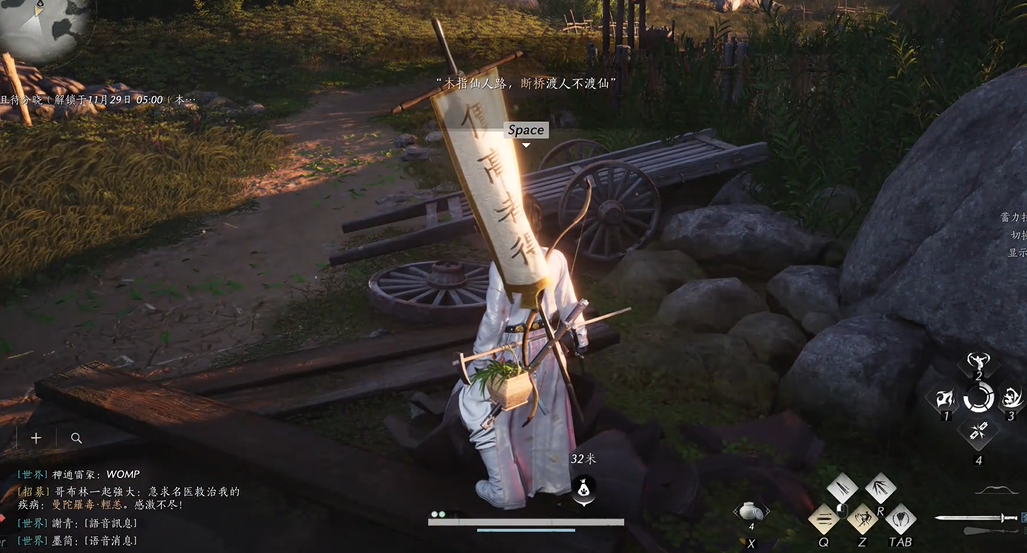Screen dimensions: 1027x553
Task: Click the plus button above chat
Action: pos(36,438)
